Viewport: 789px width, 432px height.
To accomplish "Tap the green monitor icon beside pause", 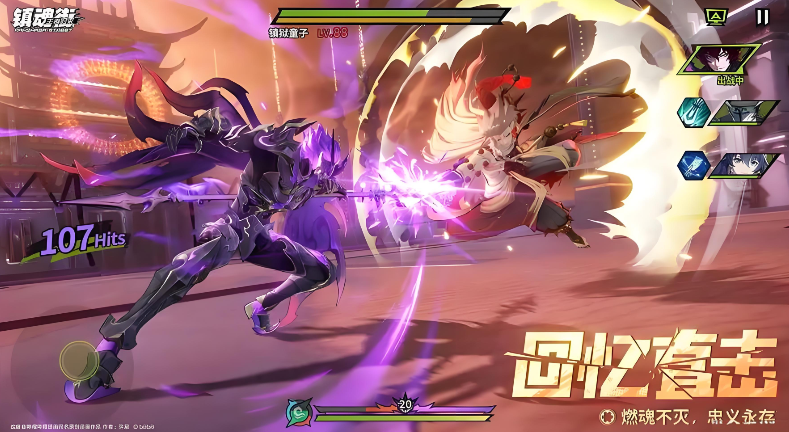I will tap(714, 17).
